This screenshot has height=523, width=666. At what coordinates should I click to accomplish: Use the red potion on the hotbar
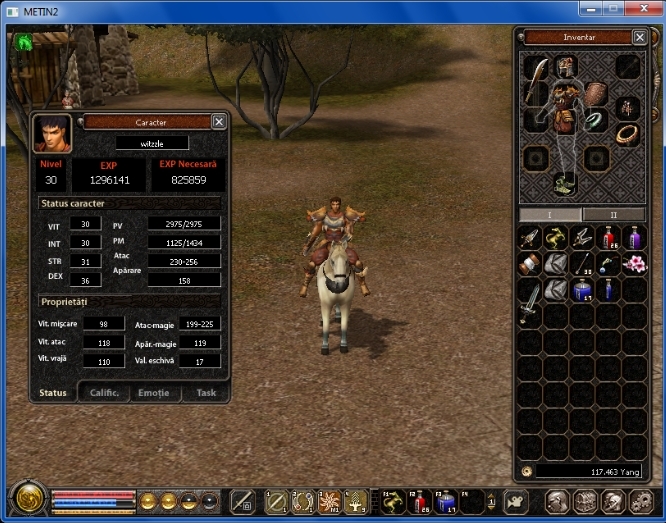[x=419, y=501]
